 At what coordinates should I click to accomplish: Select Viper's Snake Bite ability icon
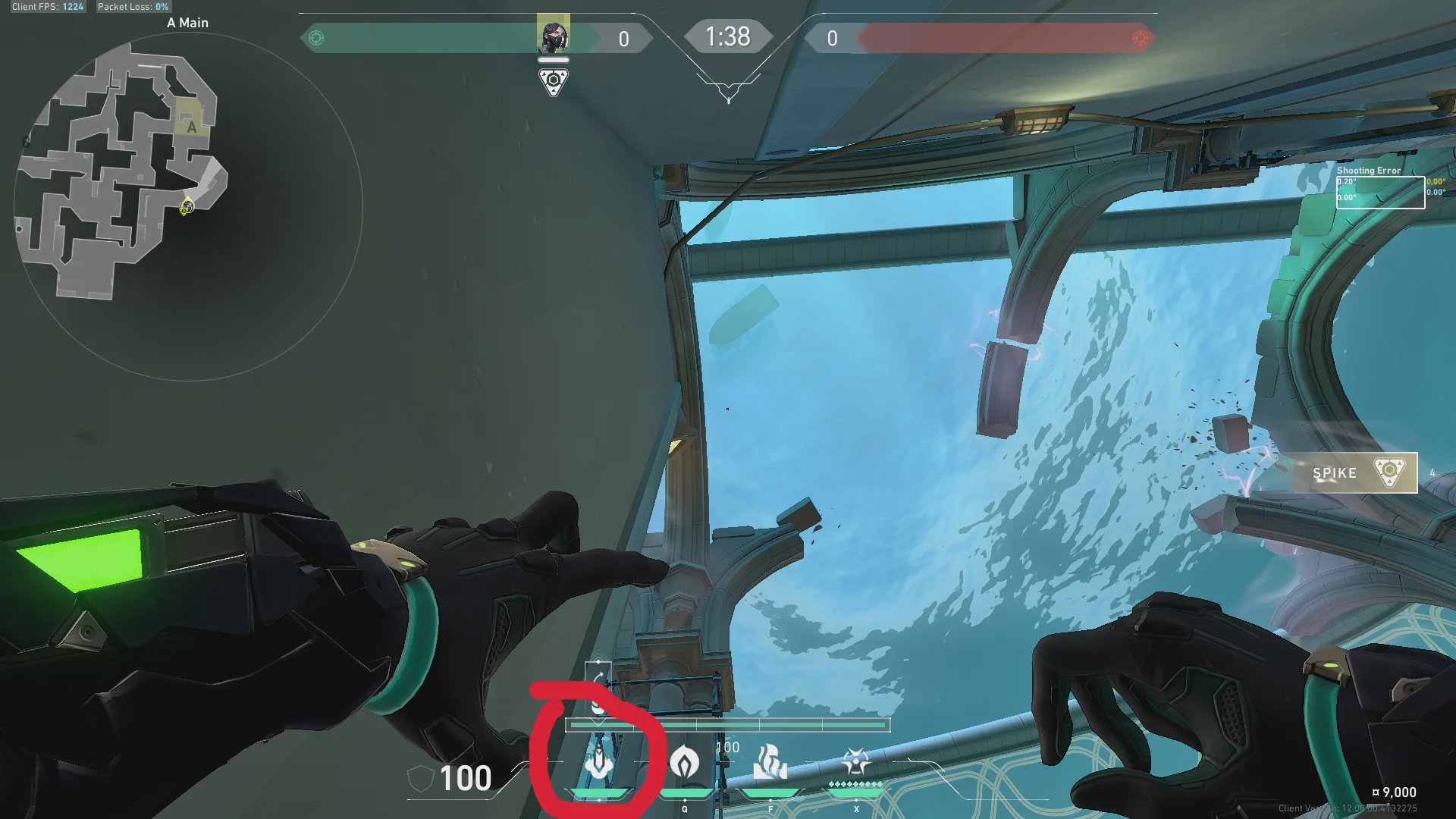[x=599, y=762]
